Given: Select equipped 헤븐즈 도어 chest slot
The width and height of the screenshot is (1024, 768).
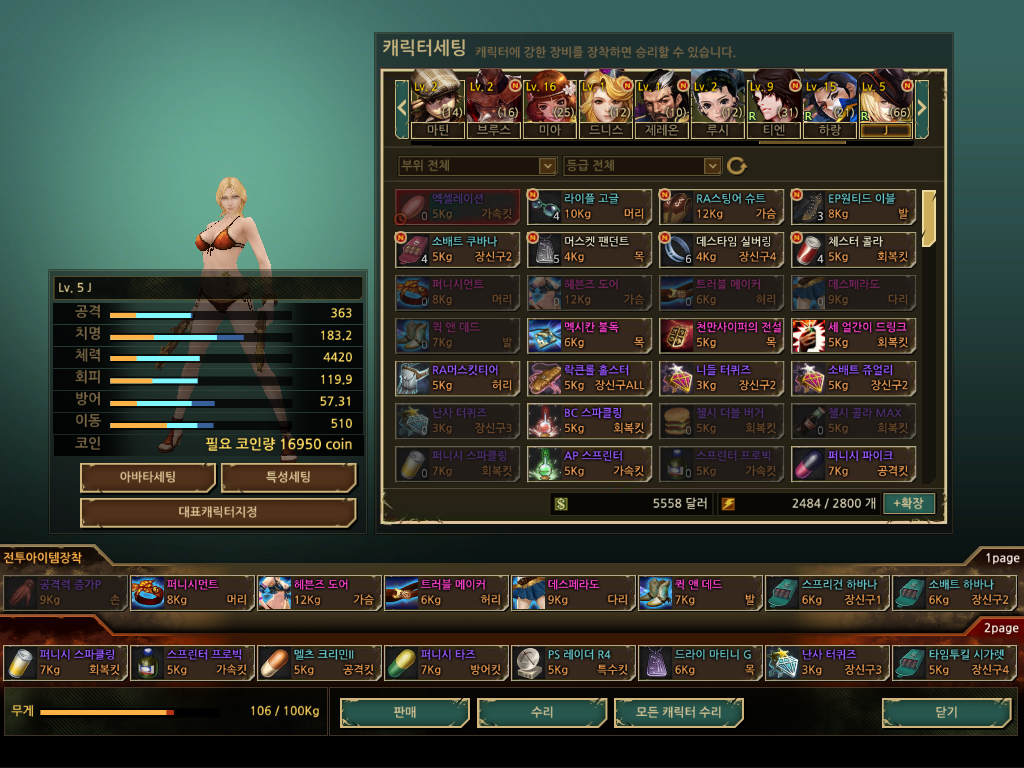Looking at the screenshot, I should (318, 593).
